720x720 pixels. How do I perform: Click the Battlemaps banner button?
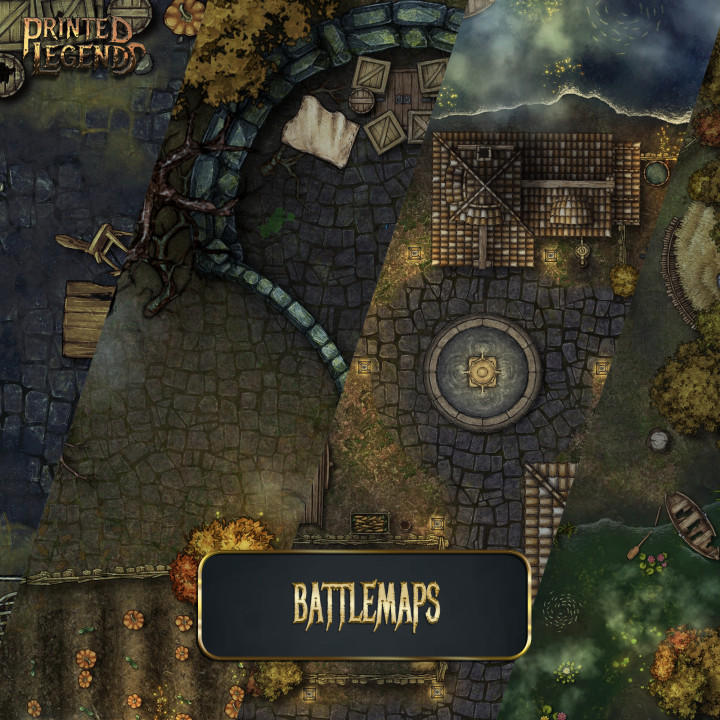pos(365,604)
